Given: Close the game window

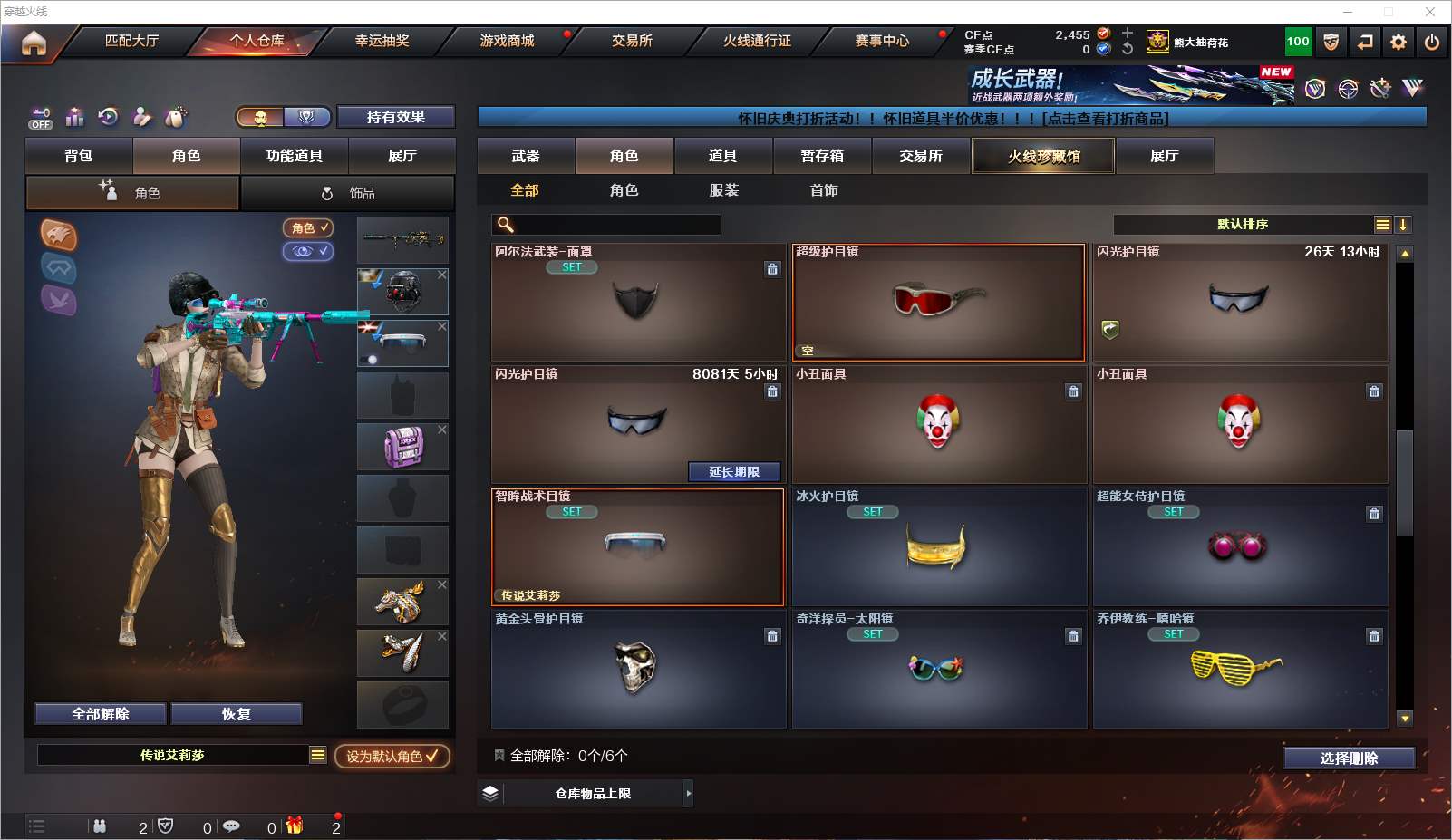Looking at the screenshot, I should tap(1429, 12).
